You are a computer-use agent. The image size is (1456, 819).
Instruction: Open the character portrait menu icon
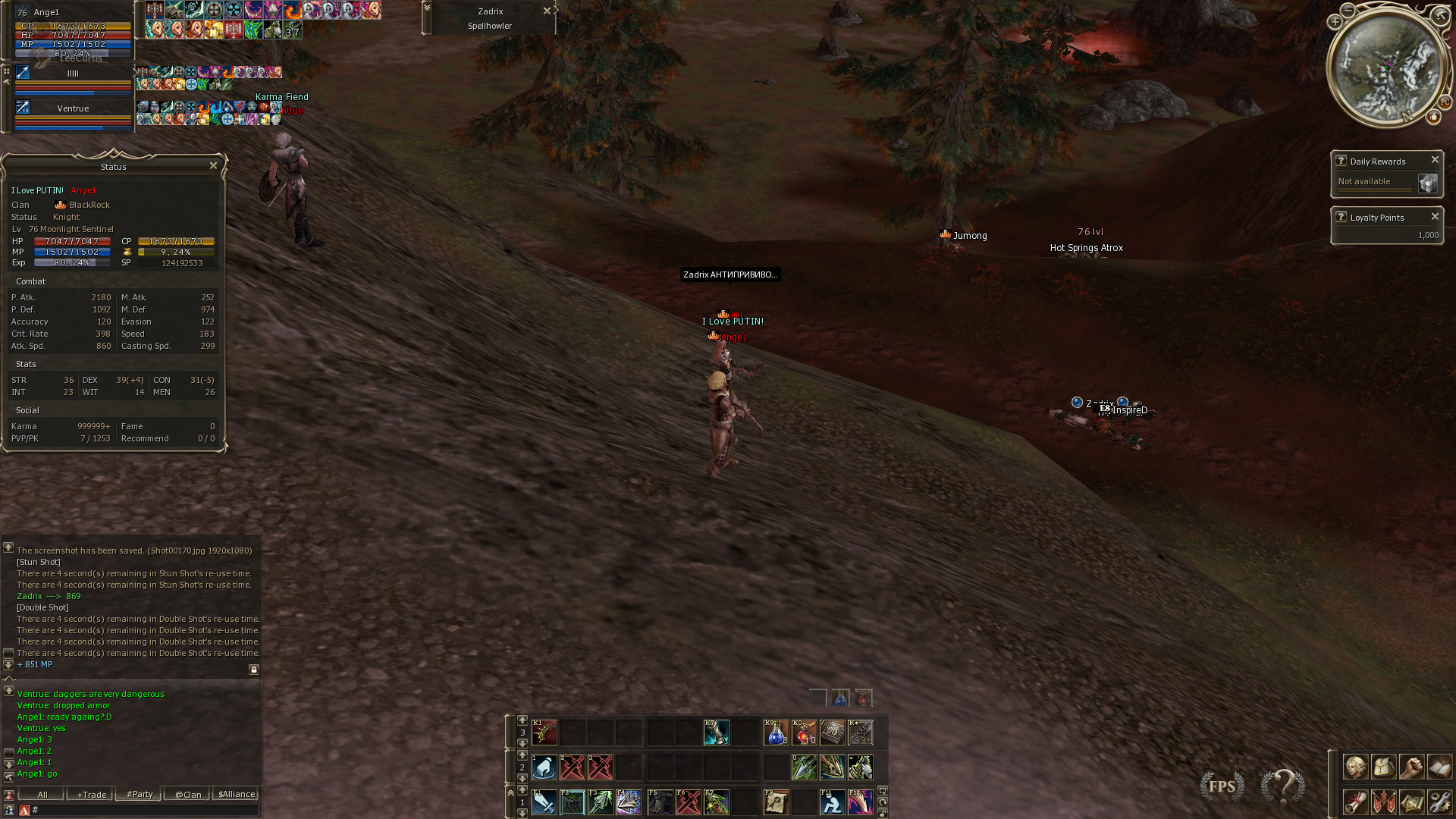(x=1355, y=767)
